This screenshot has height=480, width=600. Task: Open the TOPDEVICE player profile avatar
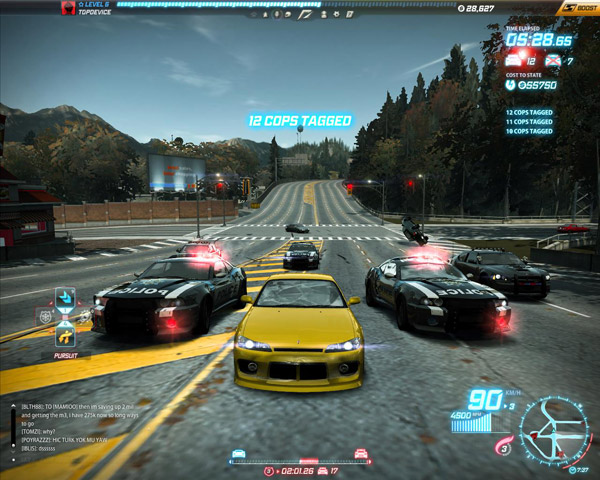coord(68,8)
